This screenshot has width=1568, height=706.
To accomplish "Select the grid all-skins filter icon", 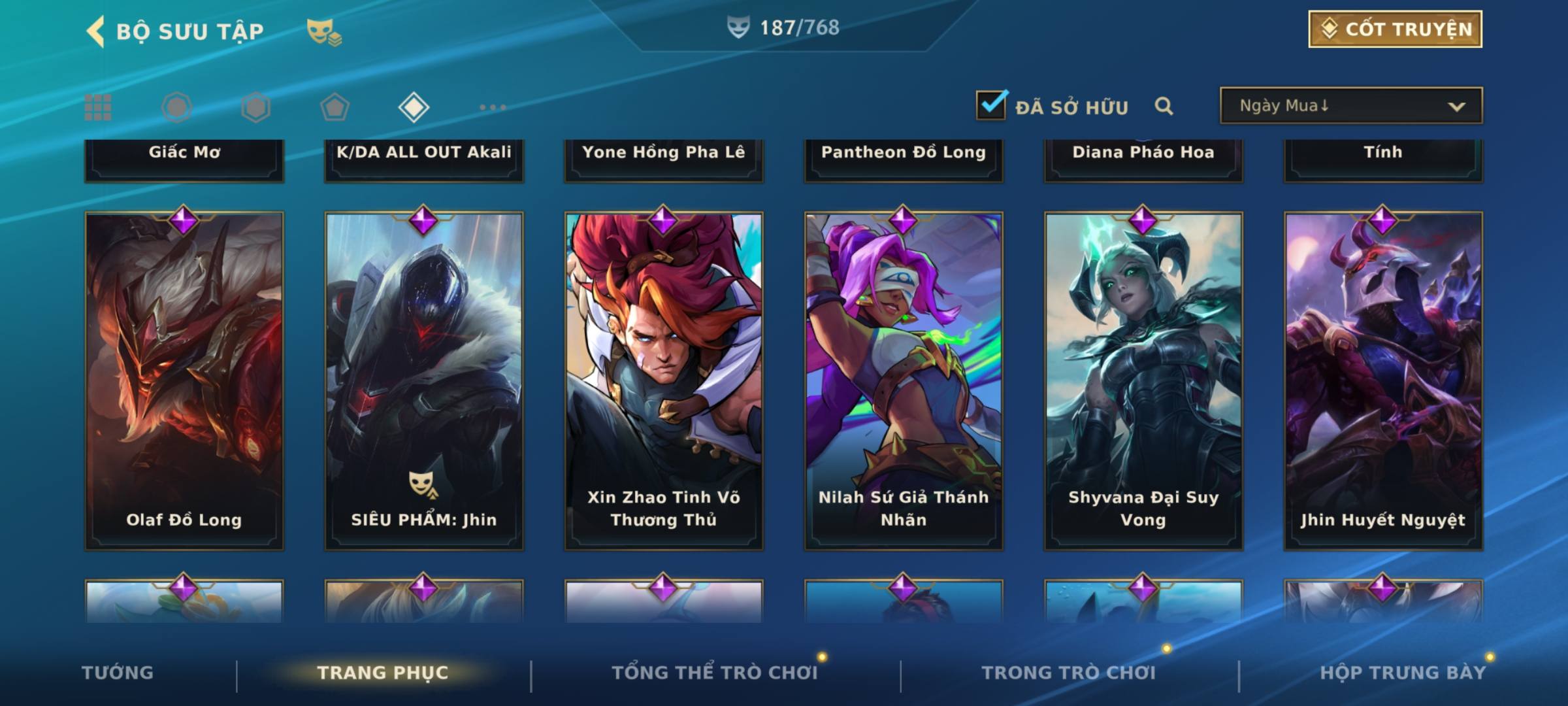I will tap(98, 107).
